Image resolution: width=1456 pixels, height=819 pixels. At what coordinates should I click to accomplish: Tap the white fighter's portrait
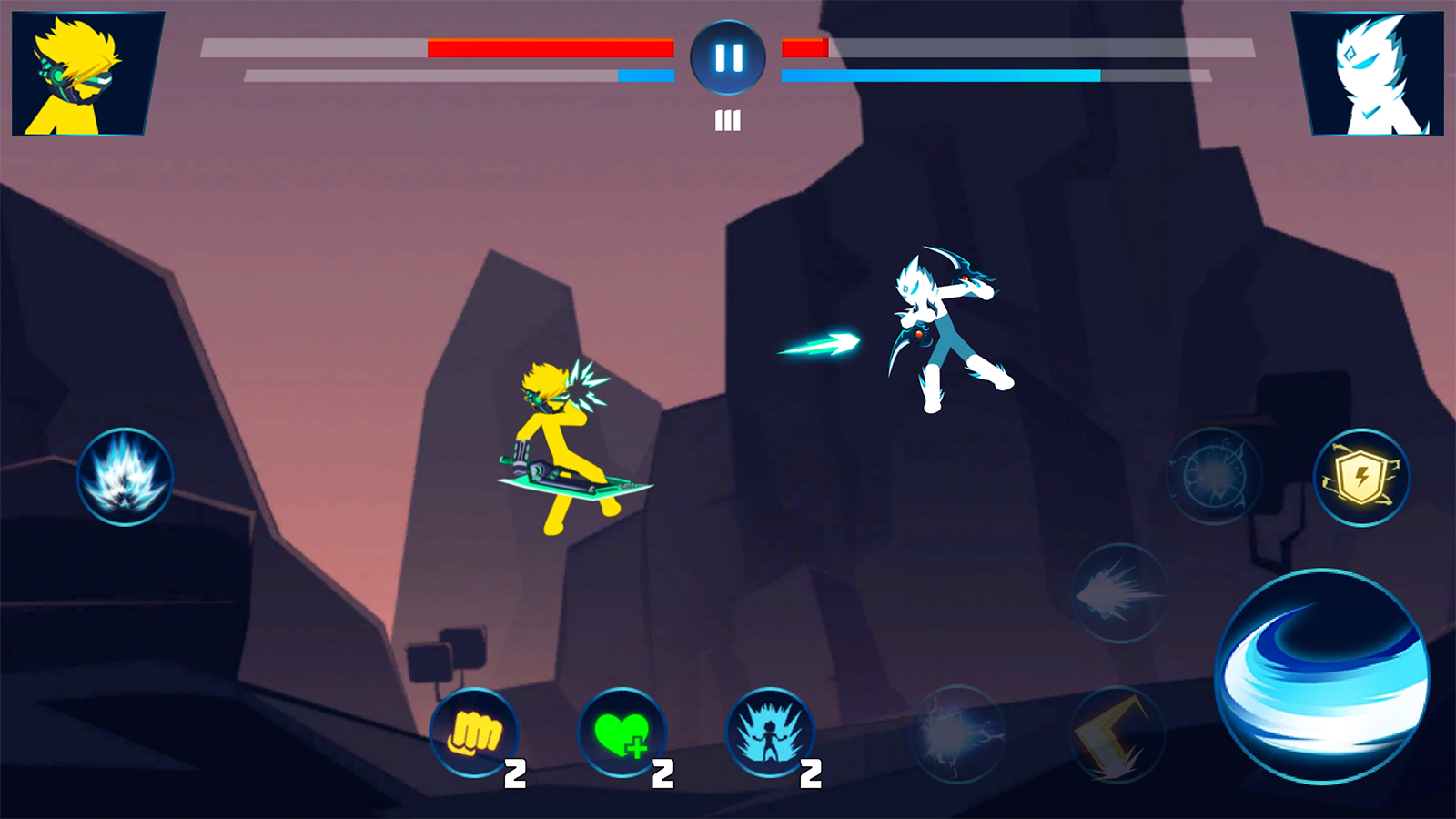1376,71
